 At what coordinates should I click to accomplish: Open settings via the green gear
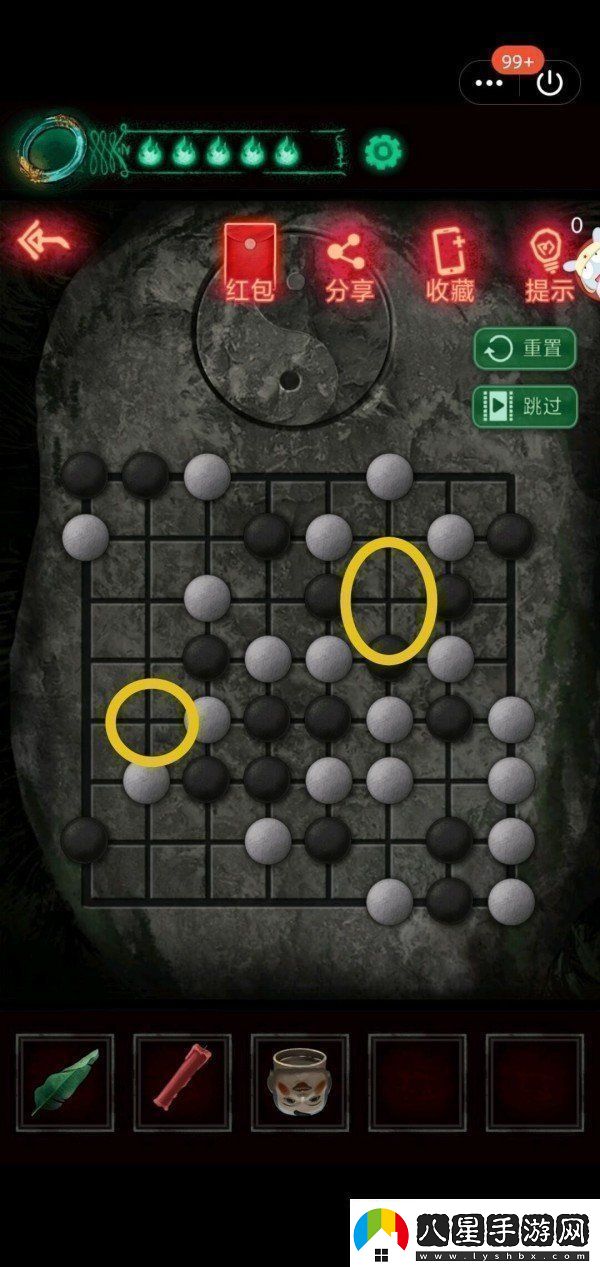(x=382, y=151)
